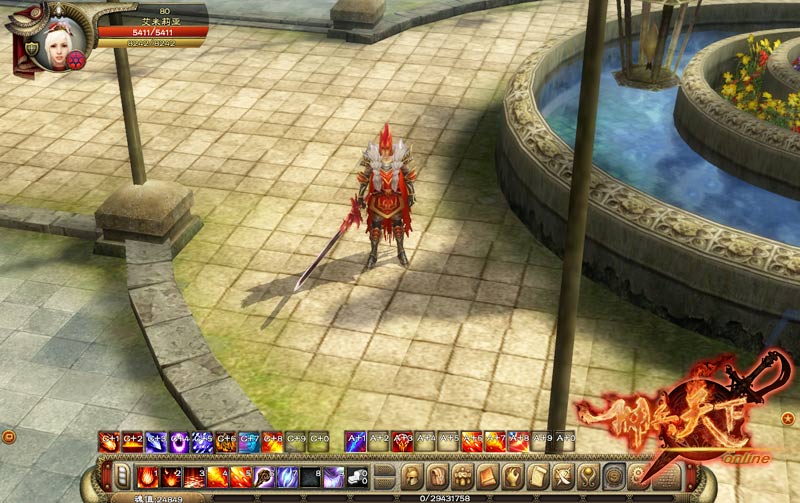Screen dimensions: 800x503
Task: Click the red flower emblem on the portrait
Action: click(x=76, y=59)
